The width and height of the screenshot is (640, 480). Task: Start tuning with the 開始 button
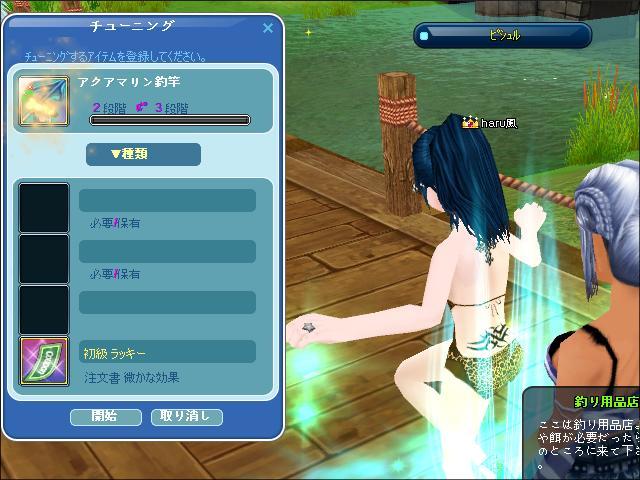tap(105, 416)
